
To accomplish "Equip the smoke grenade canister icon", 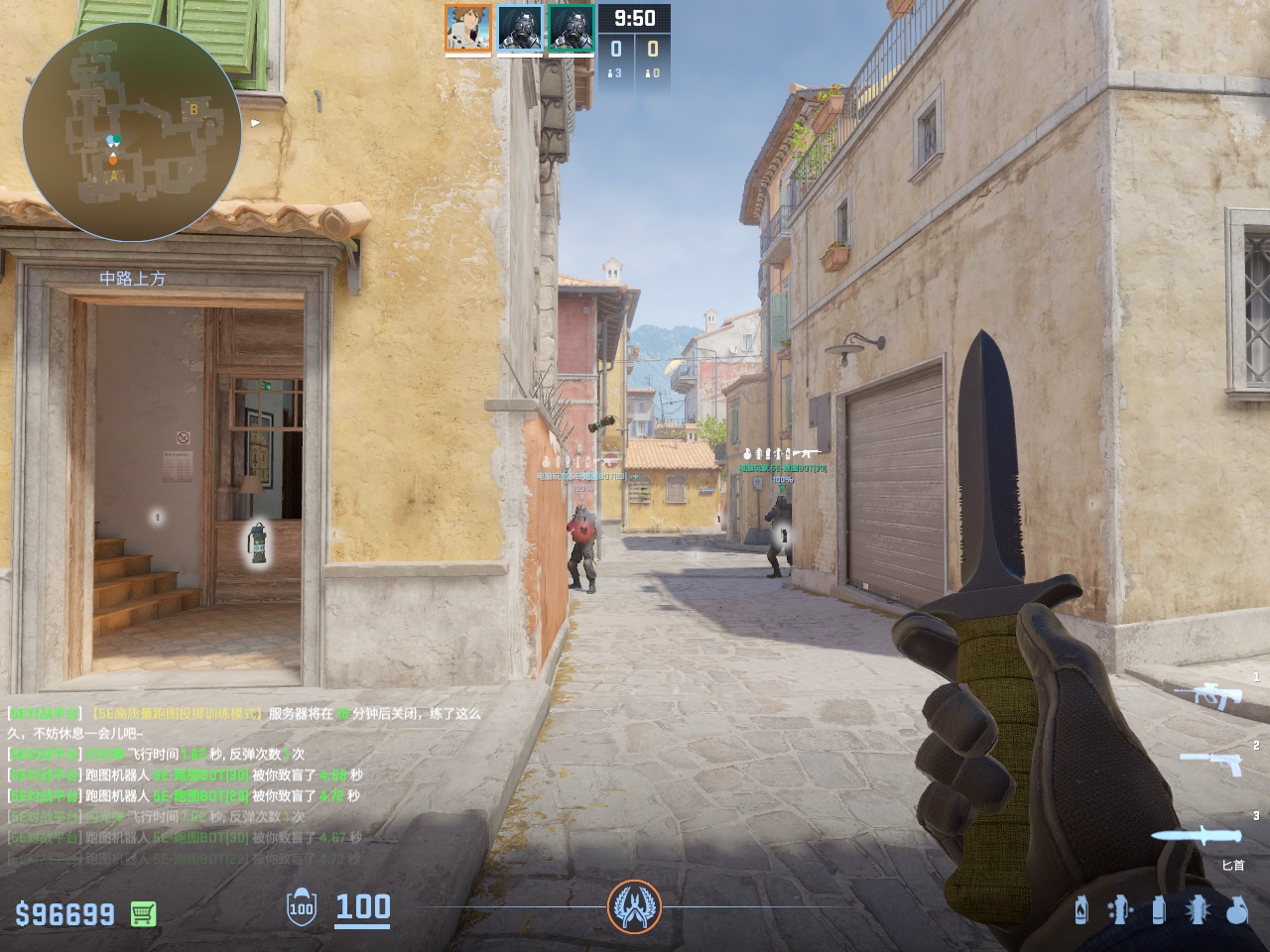I will [x=1158, y=909].
